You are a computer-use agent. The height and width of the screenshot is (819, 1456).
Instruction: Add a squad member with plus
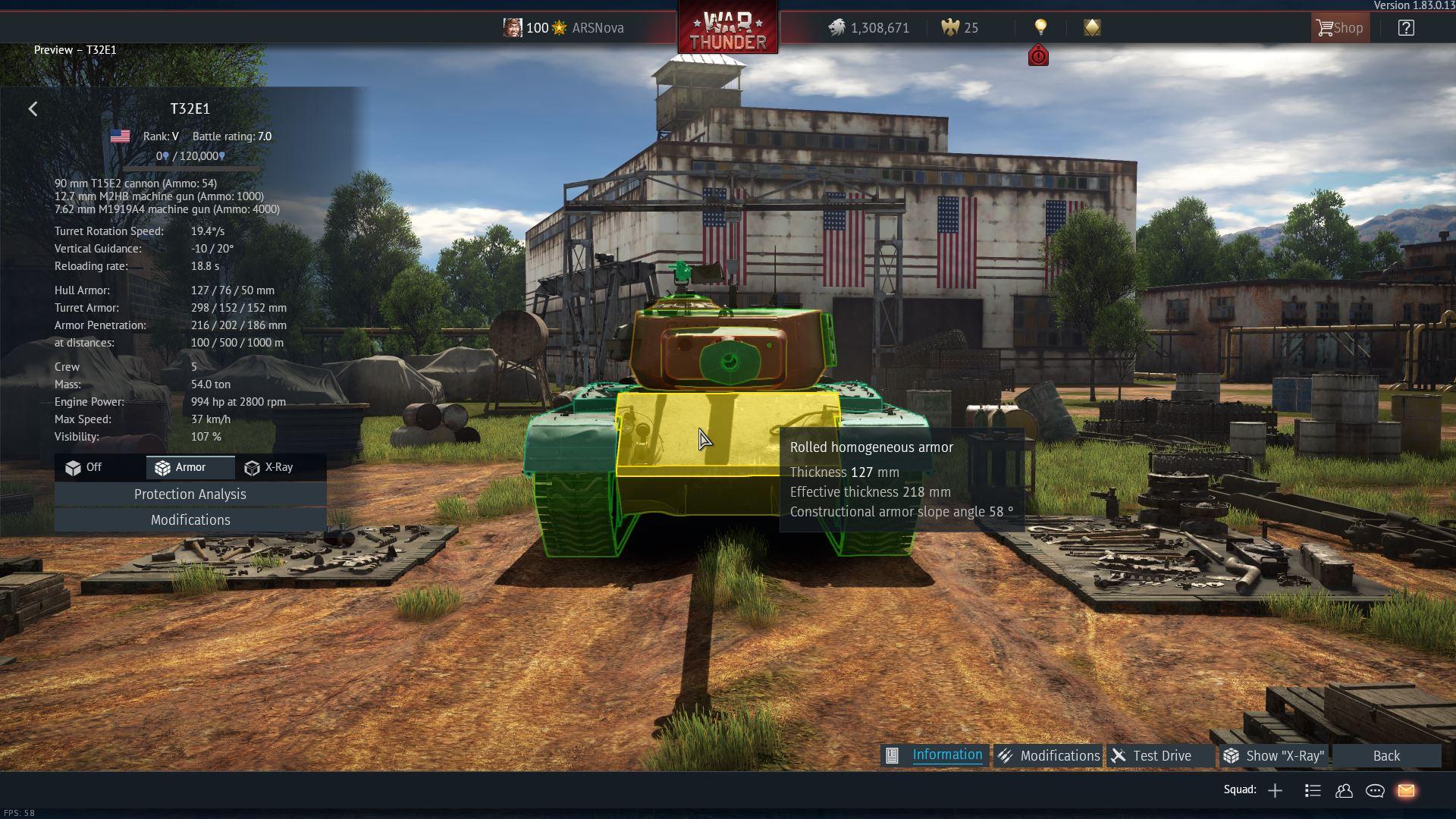(x=1275, y=791)
